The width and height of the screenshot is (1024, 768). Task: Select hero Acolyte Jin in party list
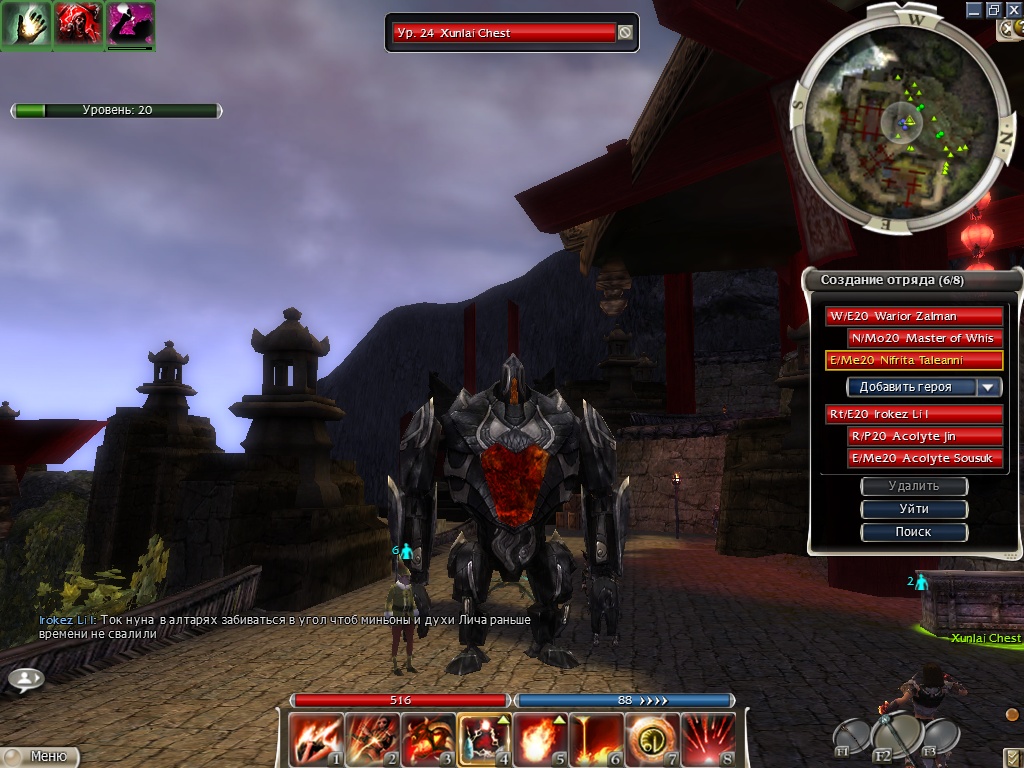click(924, 436)
